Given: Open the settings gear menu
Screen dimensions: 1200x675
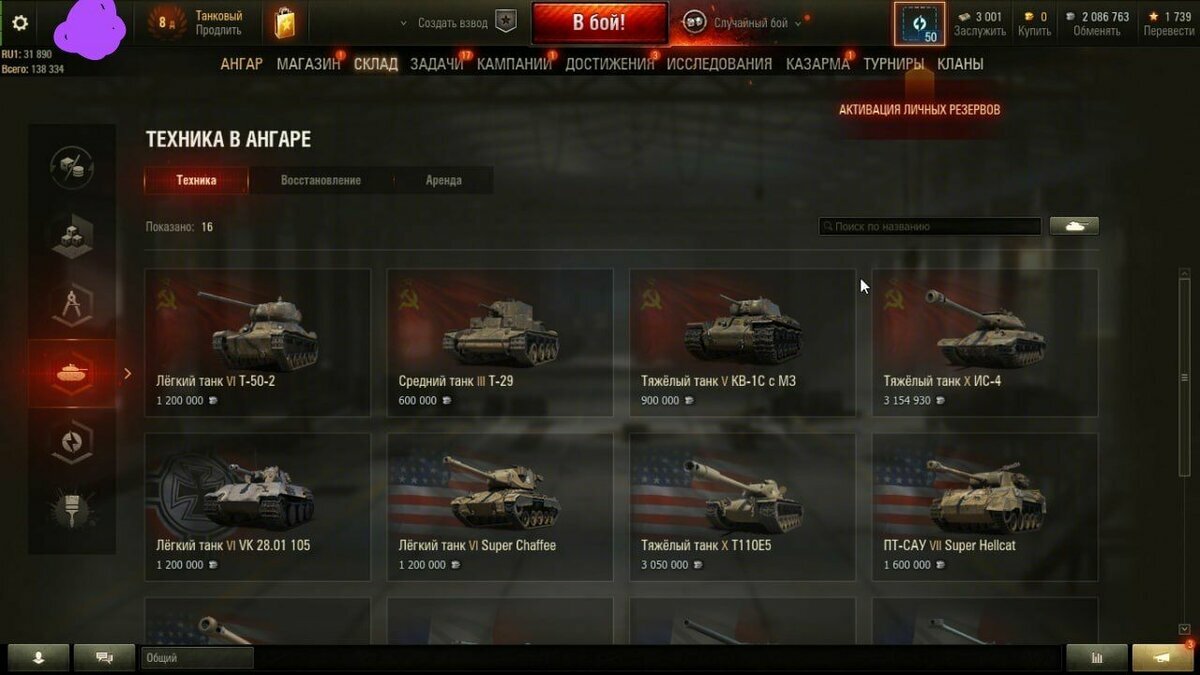Looking at the screenshot, I should [20, 23].
